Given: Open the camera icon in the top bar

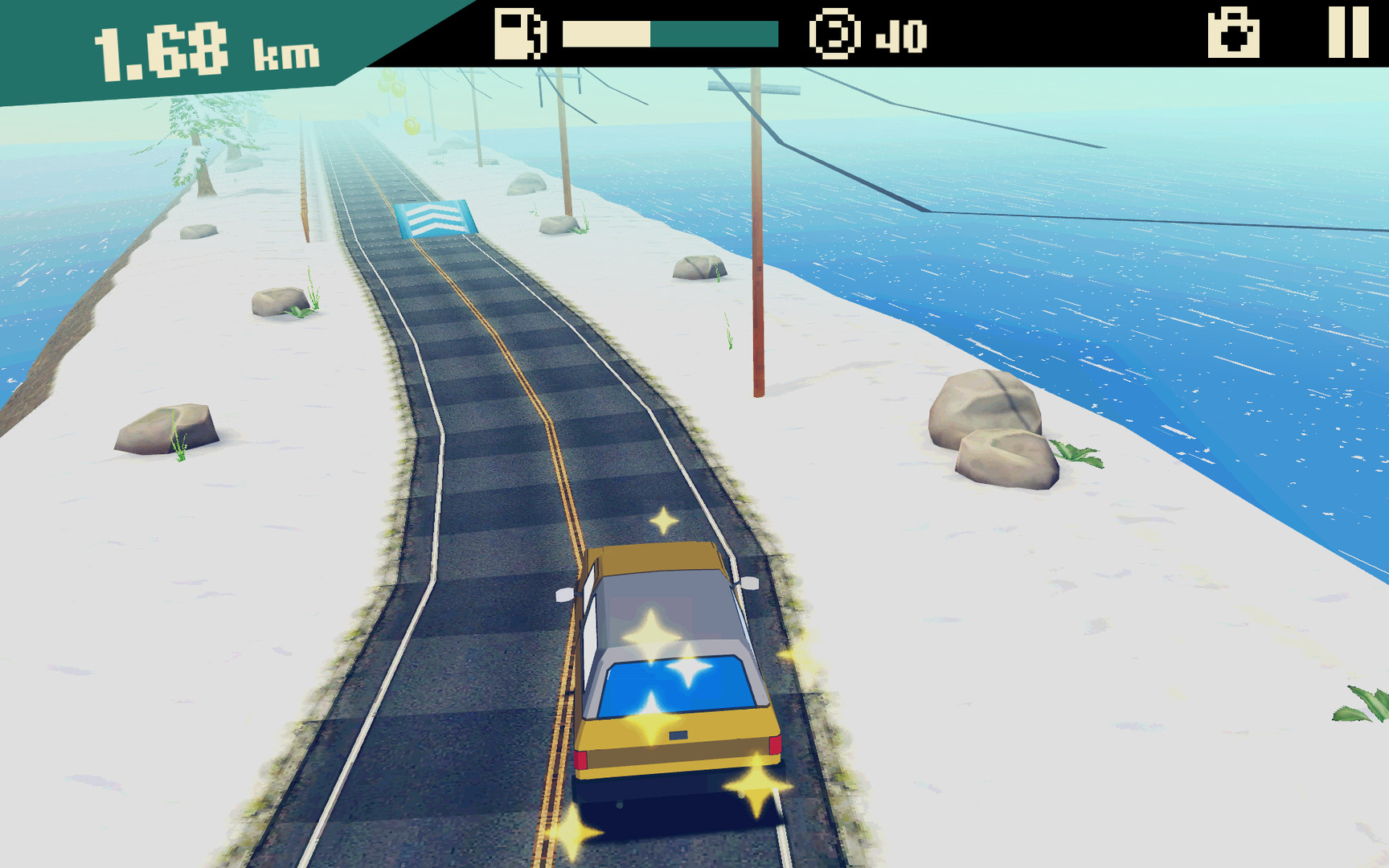Looking at the screenshot, I should [1235, 34].
